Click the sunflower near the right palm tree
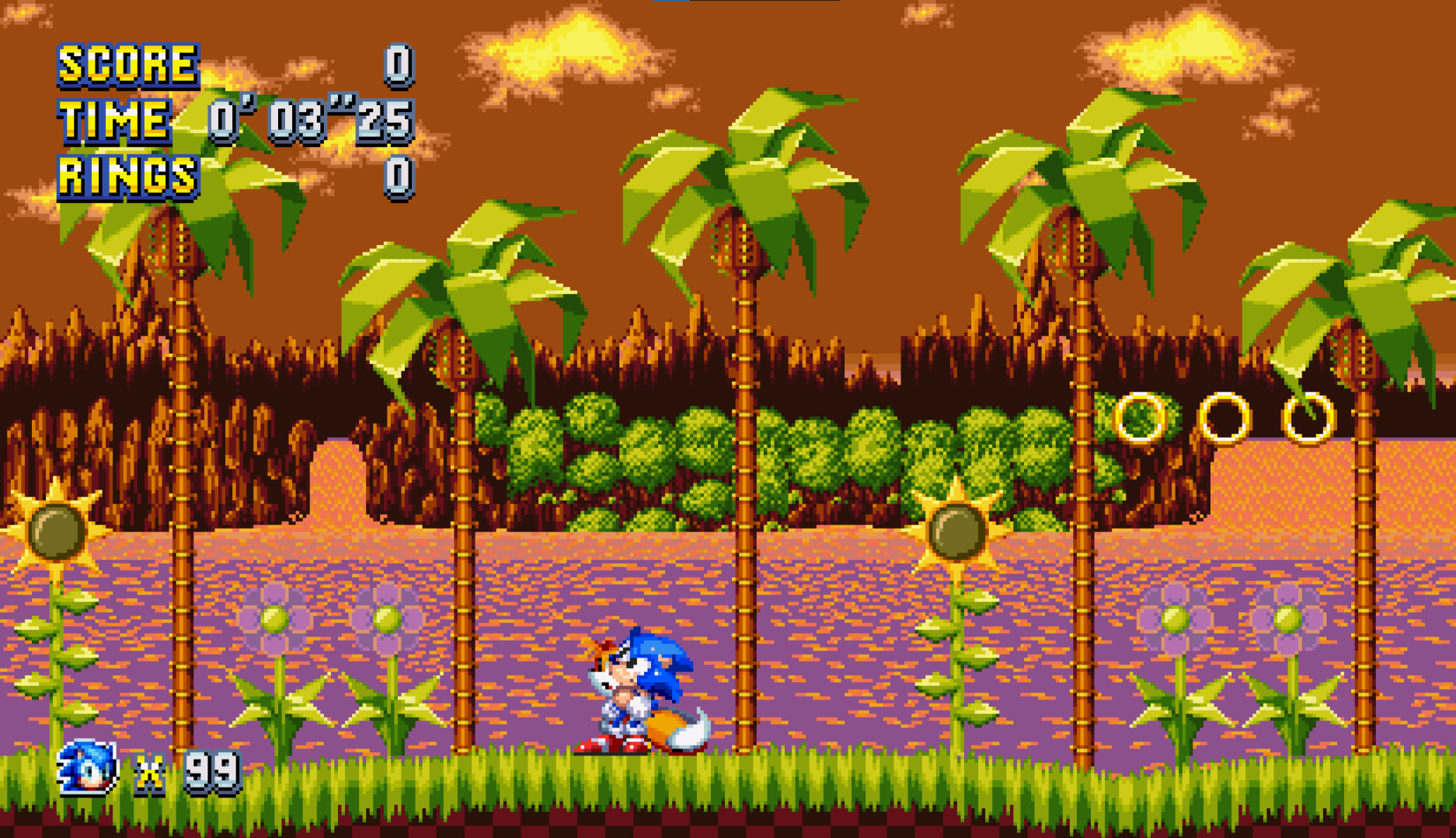 click(x=953, y=532)
